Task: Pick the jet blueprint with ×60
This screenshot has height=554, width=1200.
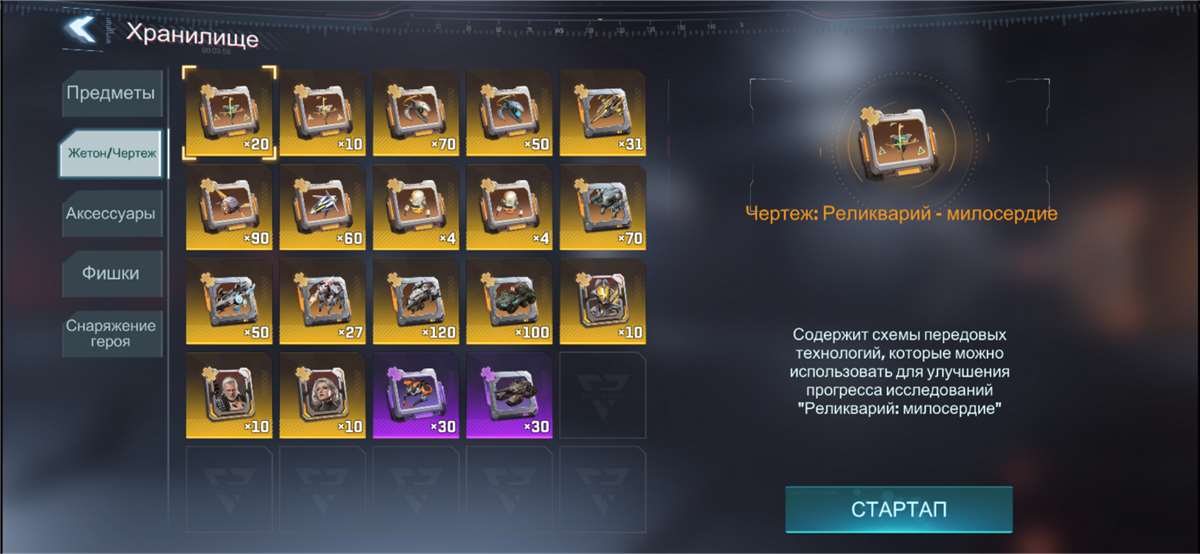Action: pos(322,206)
